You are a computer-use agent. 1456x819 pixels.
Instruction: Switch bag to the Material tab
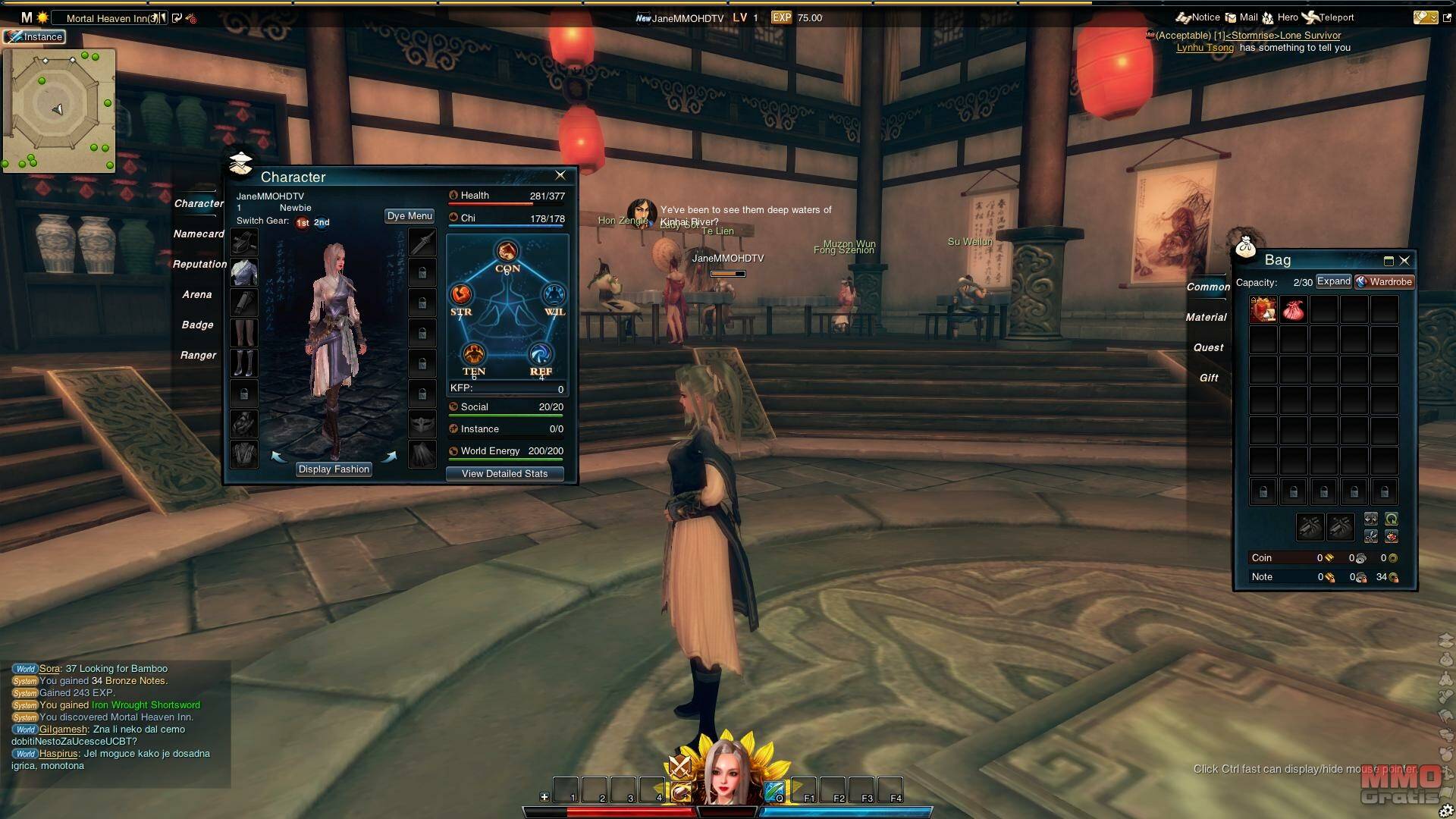[1206, 318]
